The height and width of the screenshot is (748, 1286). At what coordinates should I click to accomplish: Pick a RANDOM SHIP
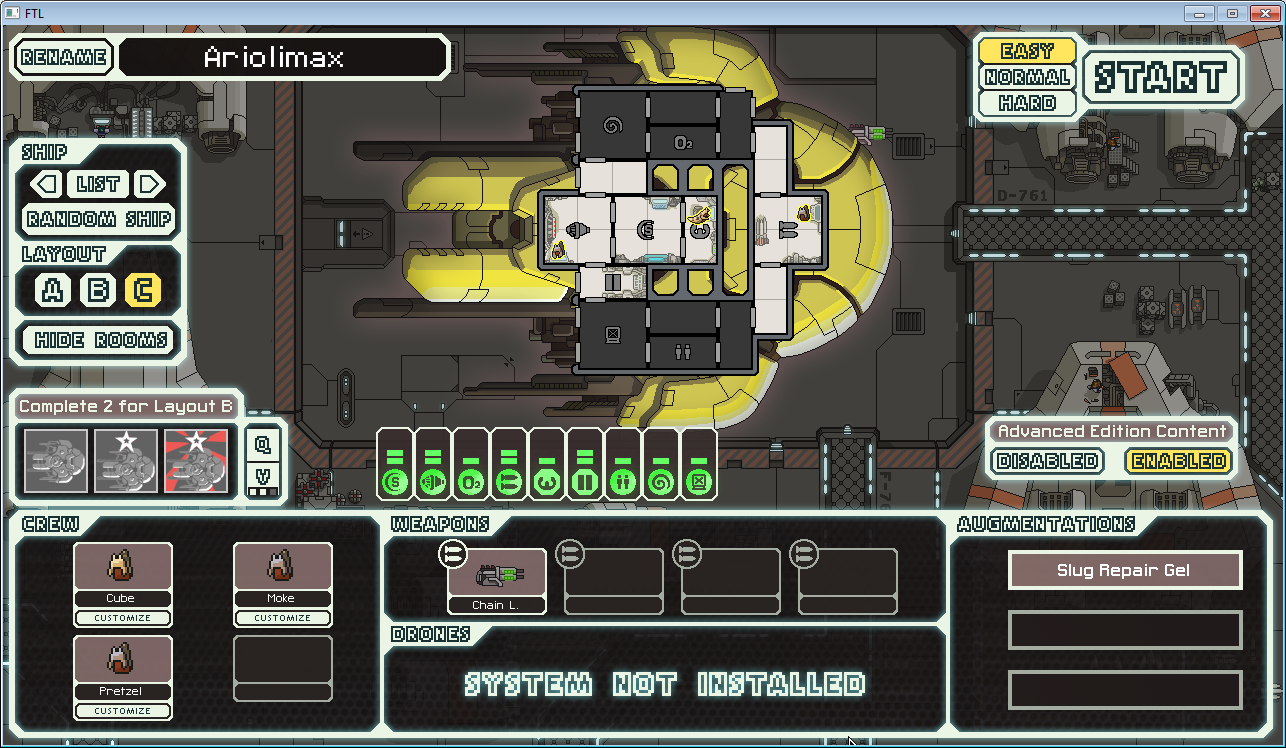click(99, 219)
